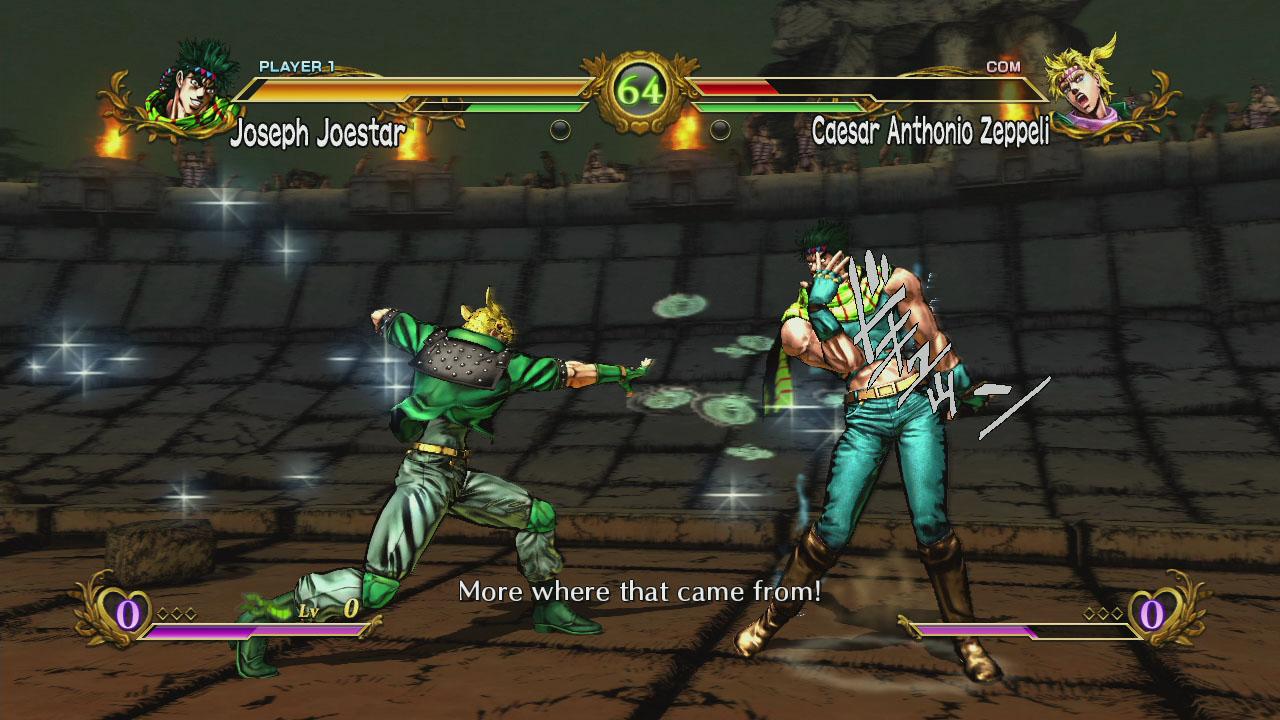Image resolution: width=1280 pixels, height=720 pixels.
Task: Select Caesar Anthonio Zeppeli's portrait
Action: (x=1087, y=90)
